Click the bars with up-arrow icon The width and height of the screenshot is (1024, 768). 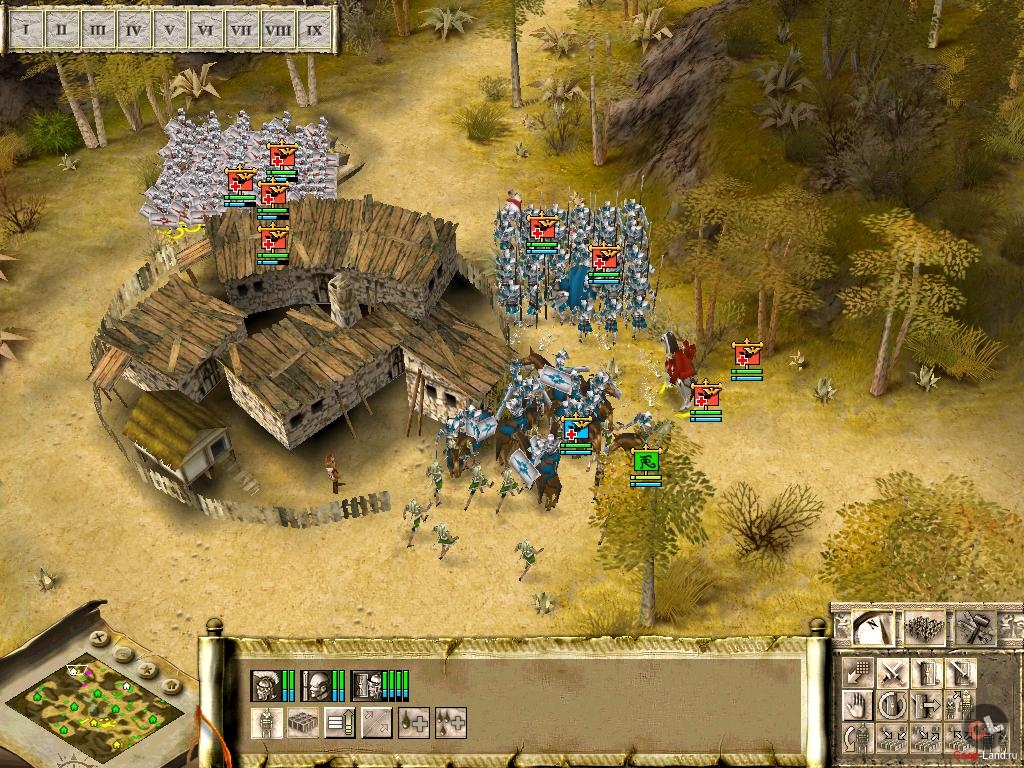[x=340, y=722]
